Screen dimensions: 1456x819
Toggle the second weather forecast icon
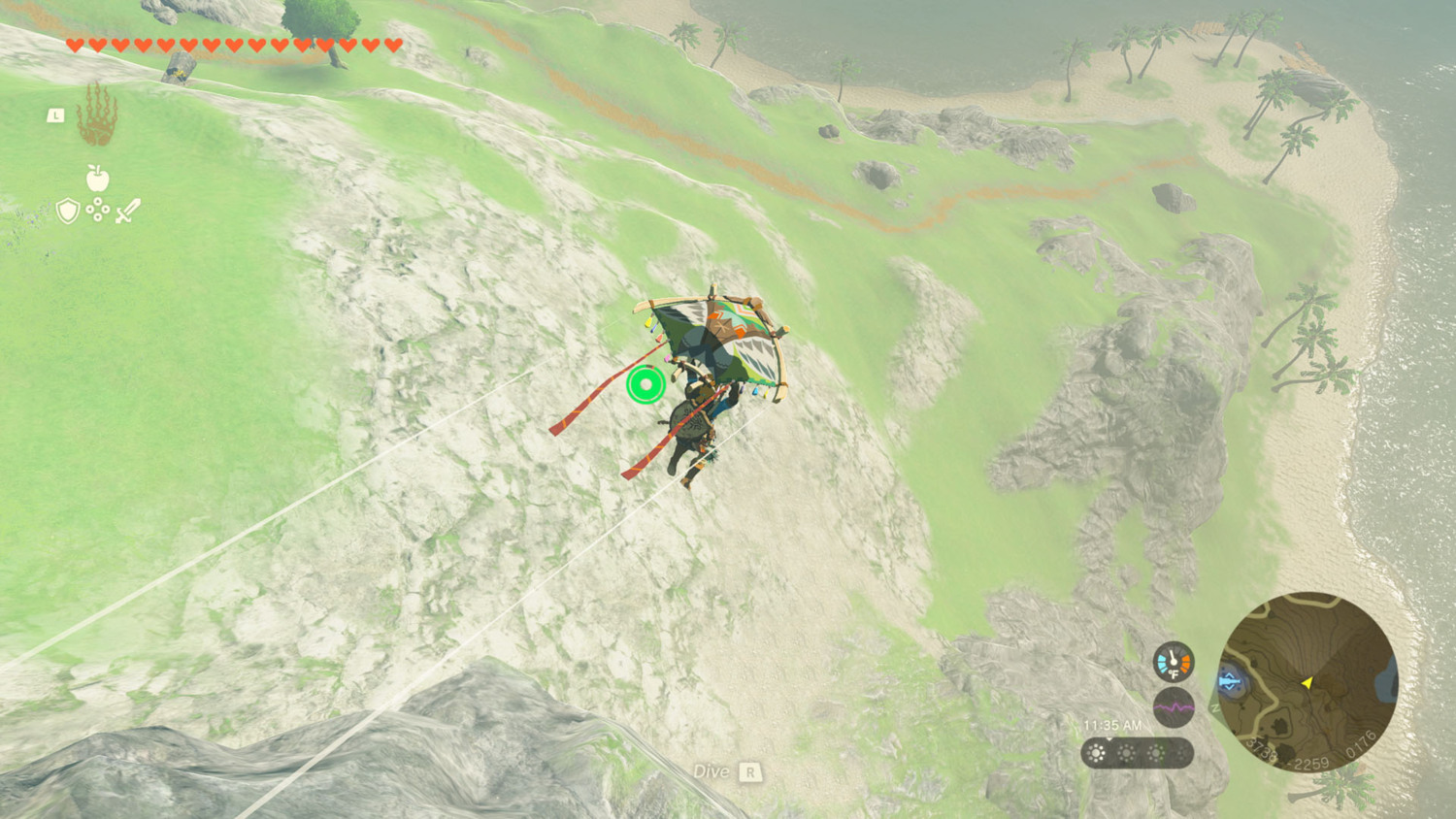(x=1126, y=753)
